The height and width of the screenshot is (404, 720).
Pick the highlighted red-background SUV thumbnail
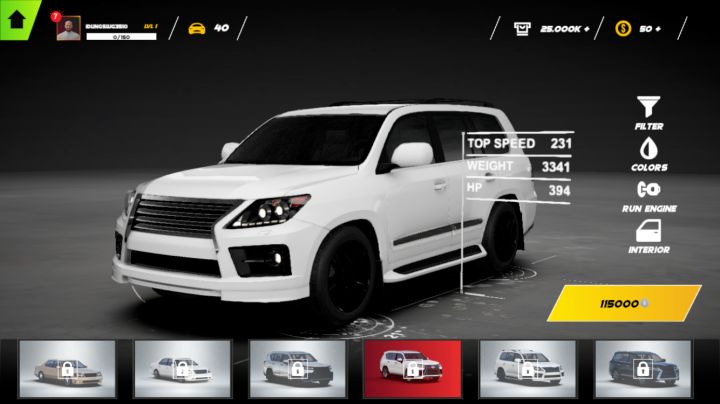[412, 369]
